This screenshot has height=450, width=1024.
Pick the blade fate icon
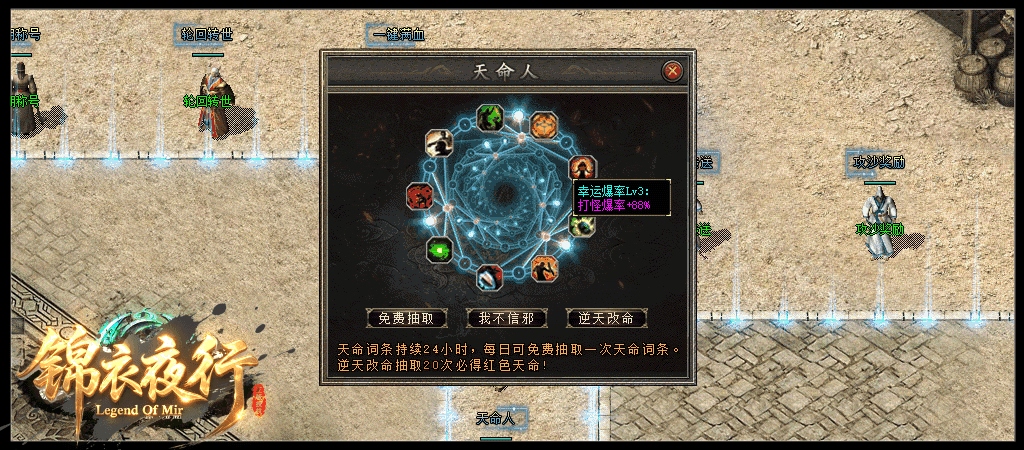click(490, 277)
